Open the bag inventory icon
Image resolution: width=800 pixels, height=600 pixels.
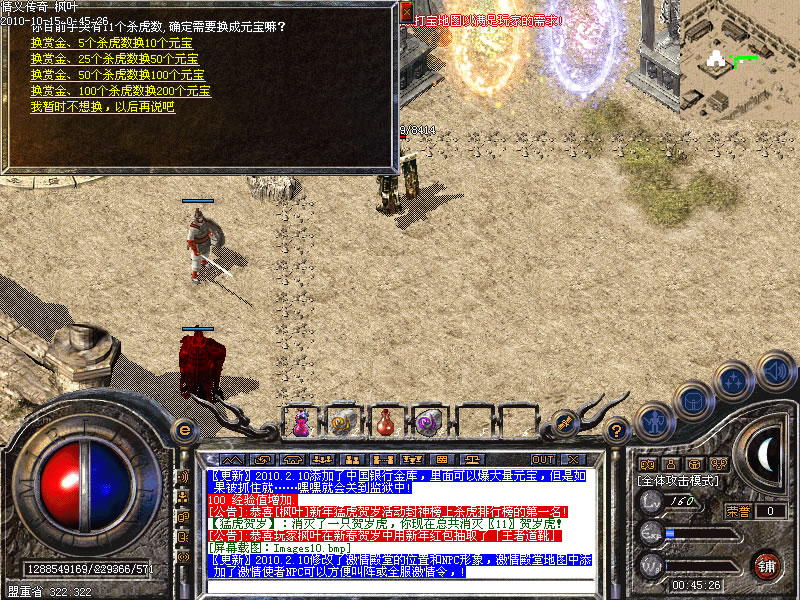coord(692,402)
